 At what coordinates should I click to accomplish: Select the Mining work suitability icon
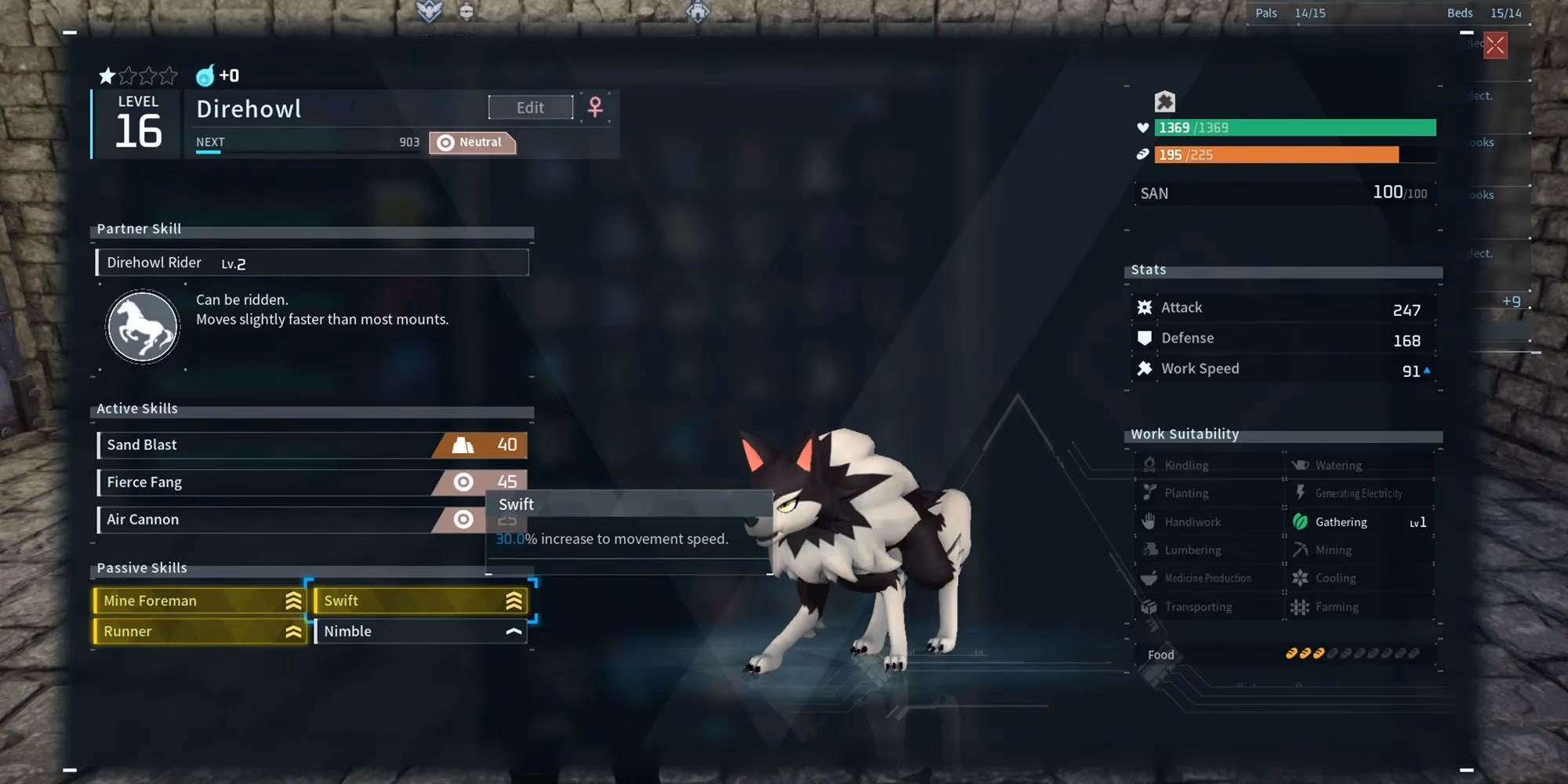(1301, 550)
